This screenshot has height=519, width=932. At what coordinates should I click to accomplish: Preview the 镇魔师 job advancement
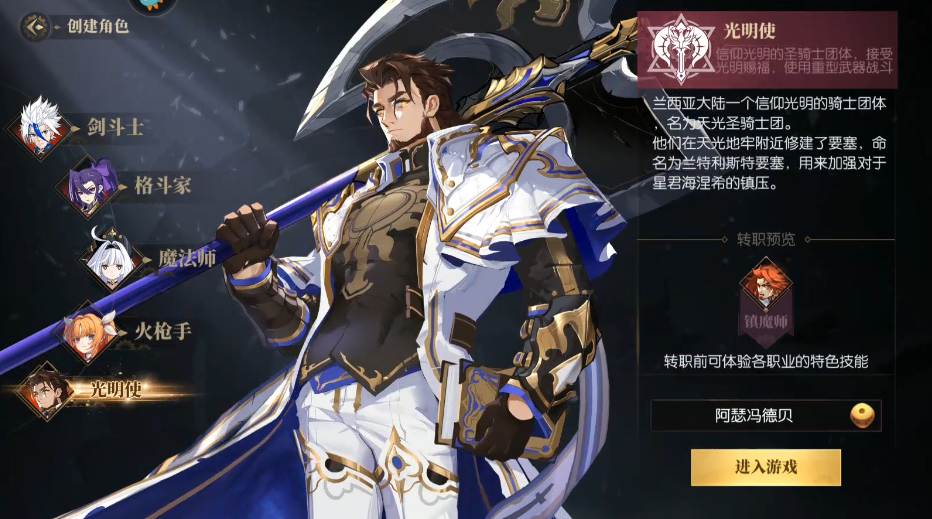pos(765,291)
